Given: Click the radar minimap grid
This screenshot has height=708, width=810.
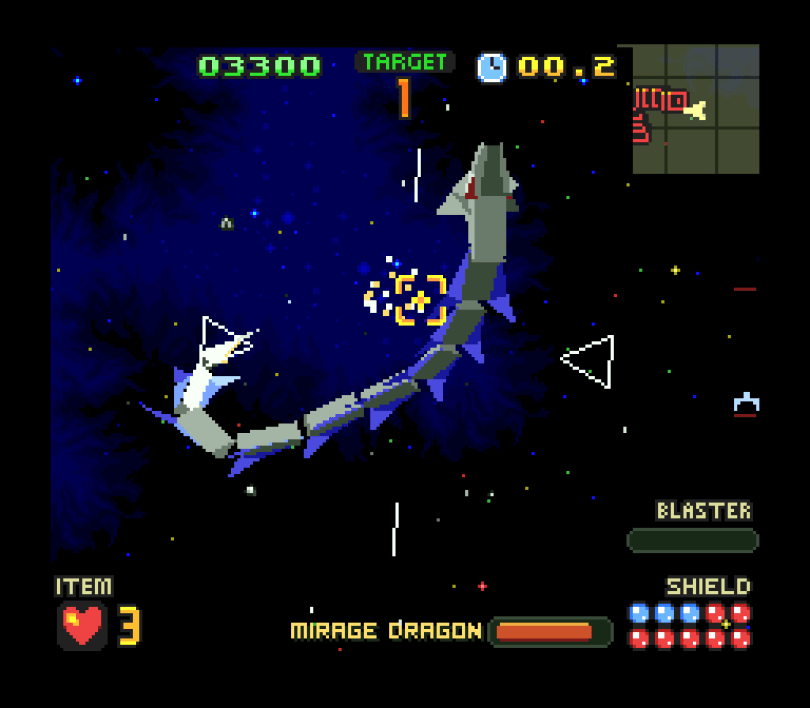Looking at the screenshot, I should [696, 109].
